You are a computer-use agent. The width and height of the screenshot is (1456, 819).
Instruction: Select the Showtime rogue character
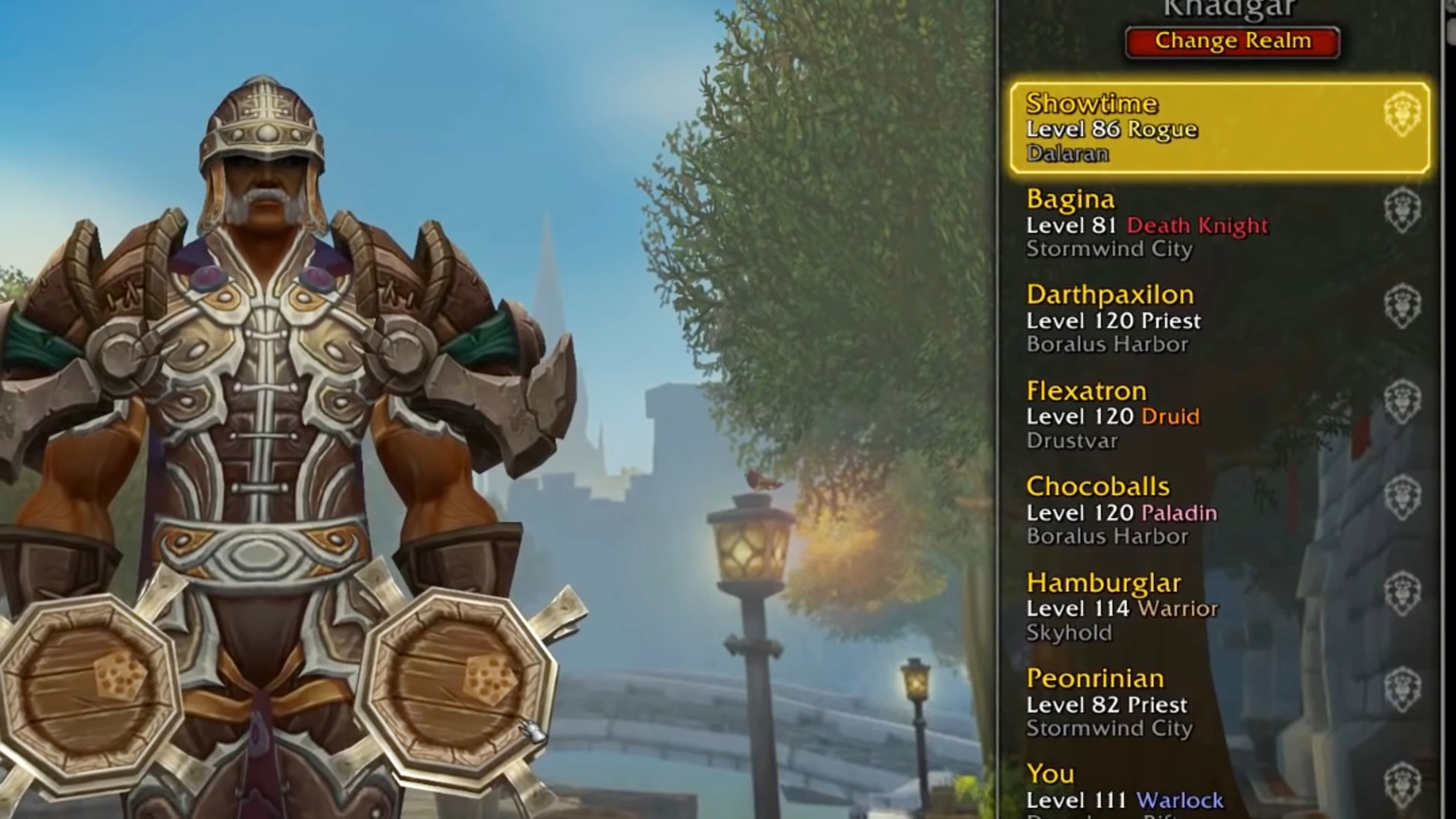(x=1219, y=128)
